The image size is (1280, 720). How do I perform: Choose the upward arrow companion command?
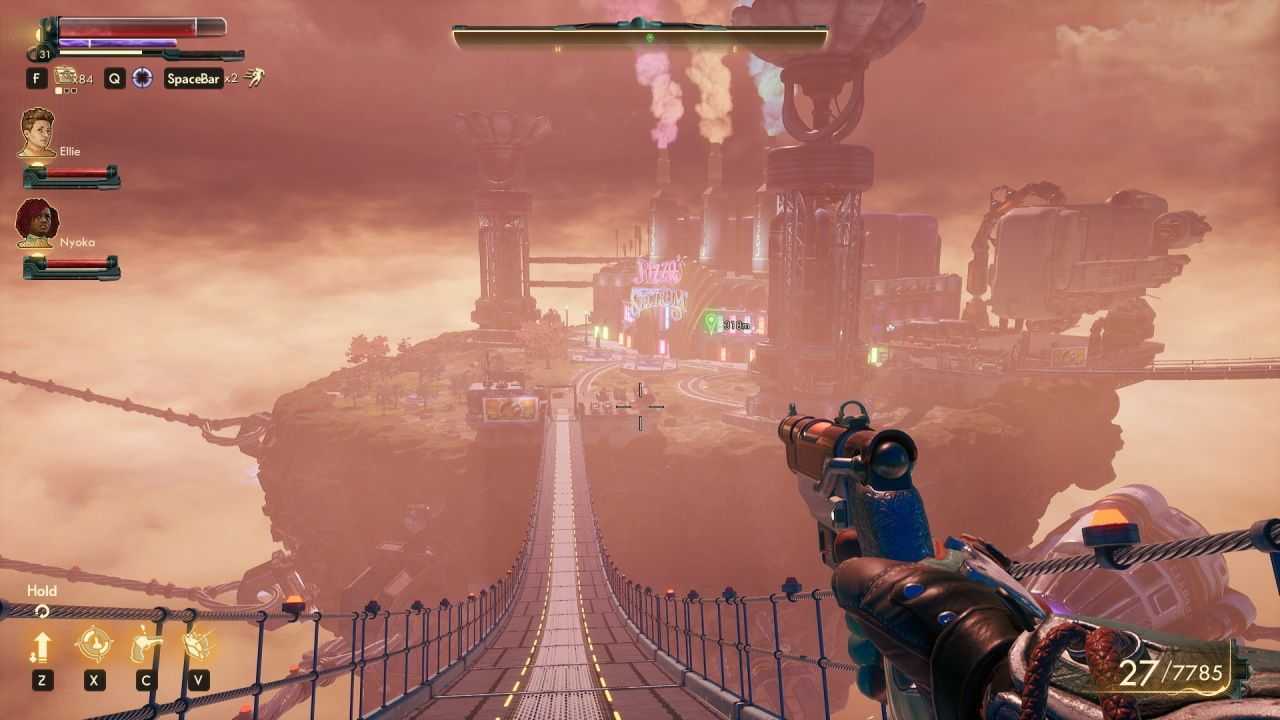[41, 646]
